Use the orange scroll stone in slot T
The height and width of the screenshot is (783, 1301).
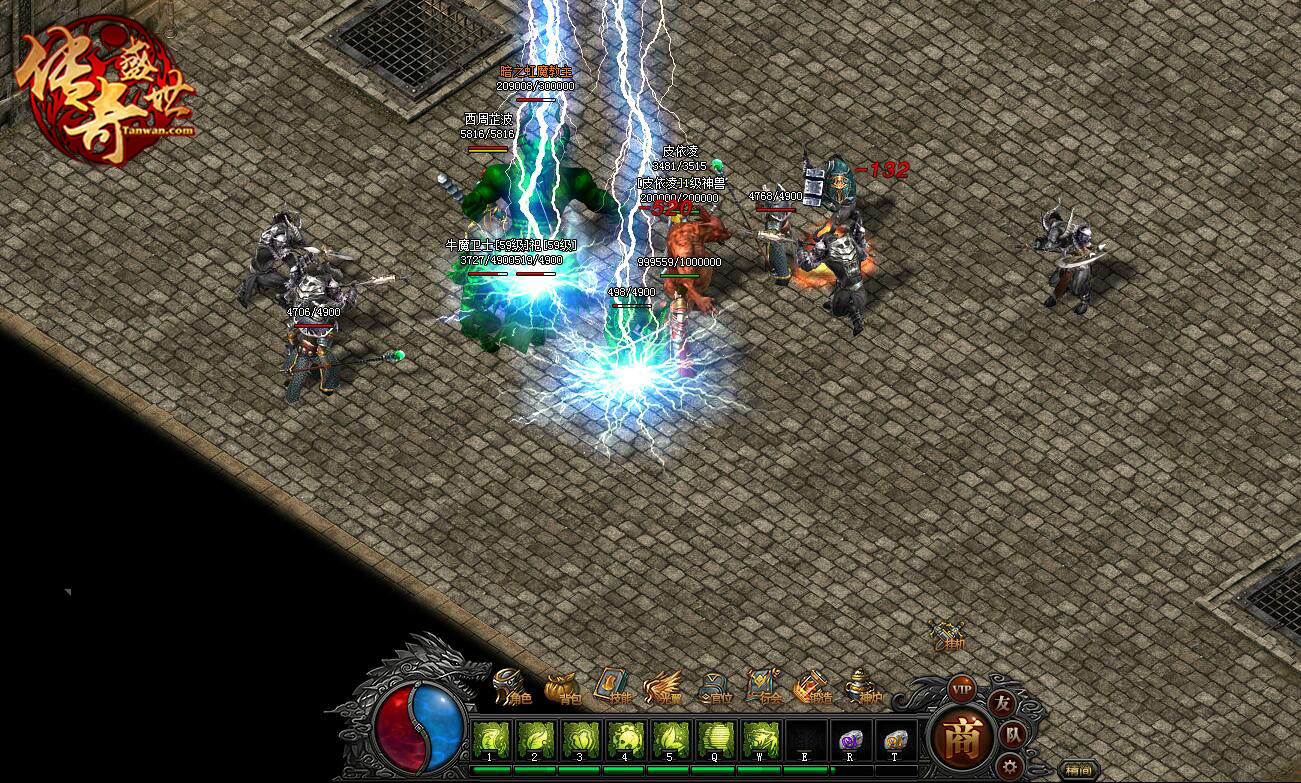click(895, 741)
